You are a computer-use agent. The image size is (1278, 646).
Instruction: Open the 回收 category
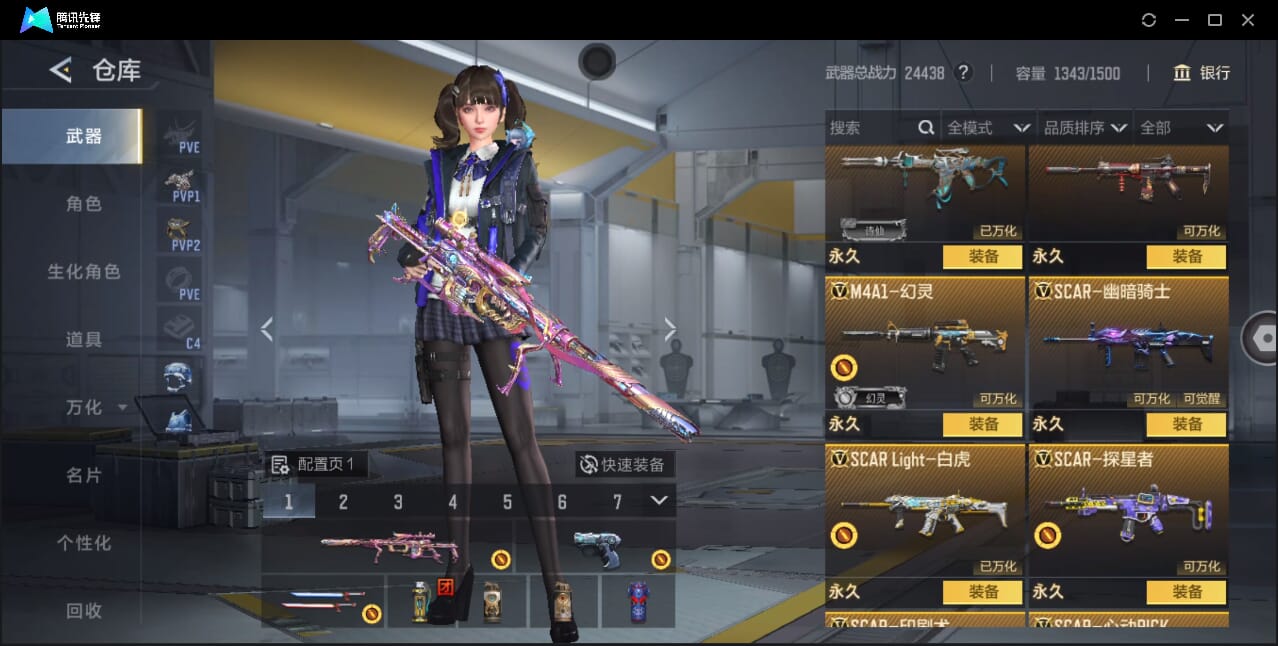[x=84, y=611]
